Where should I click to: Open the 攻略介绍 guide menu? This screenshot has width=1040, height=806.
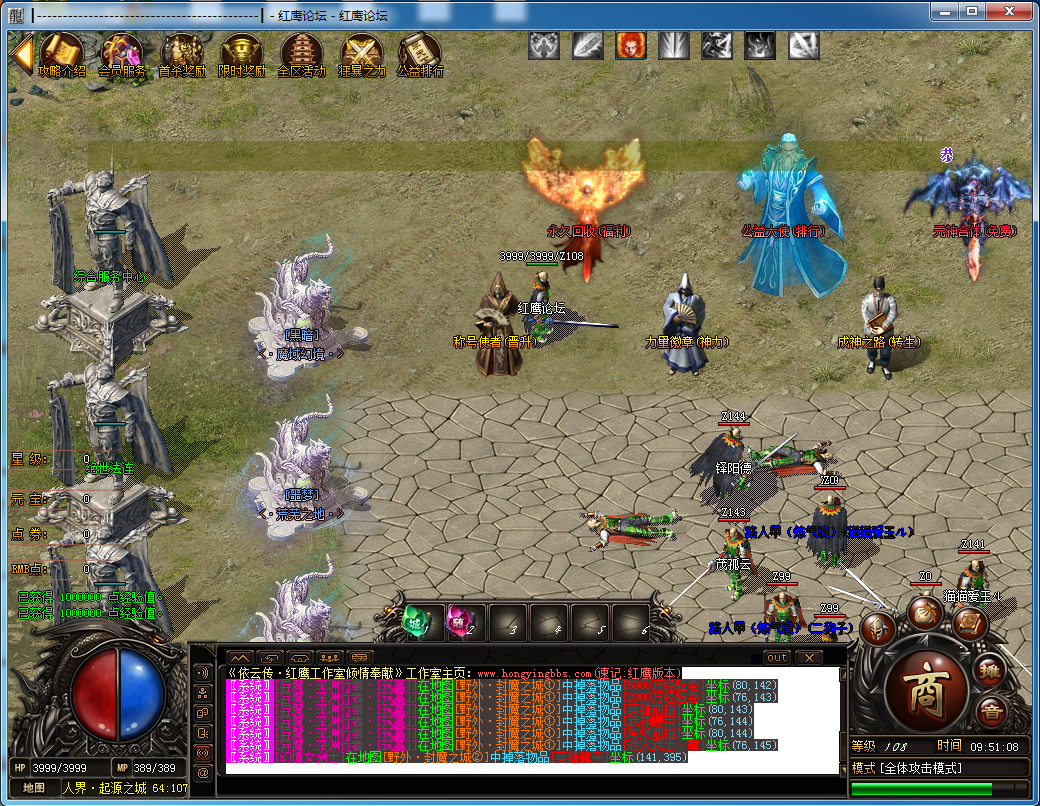pyautogui.click(x=62, y=54)
